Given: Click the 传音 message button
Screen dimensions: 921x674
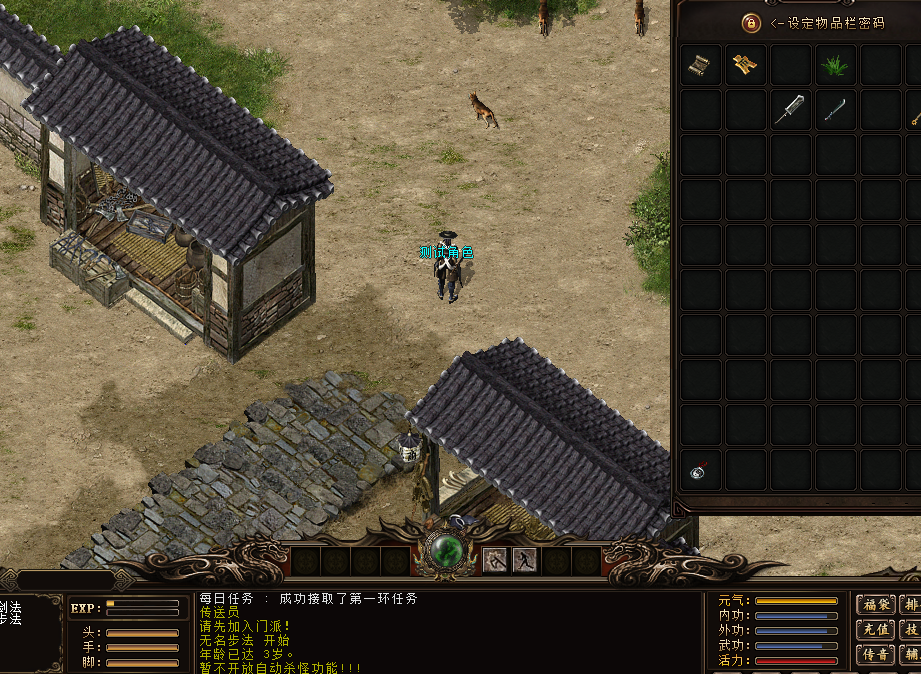Looking at the screenshot, I should (x=876, y=654).
